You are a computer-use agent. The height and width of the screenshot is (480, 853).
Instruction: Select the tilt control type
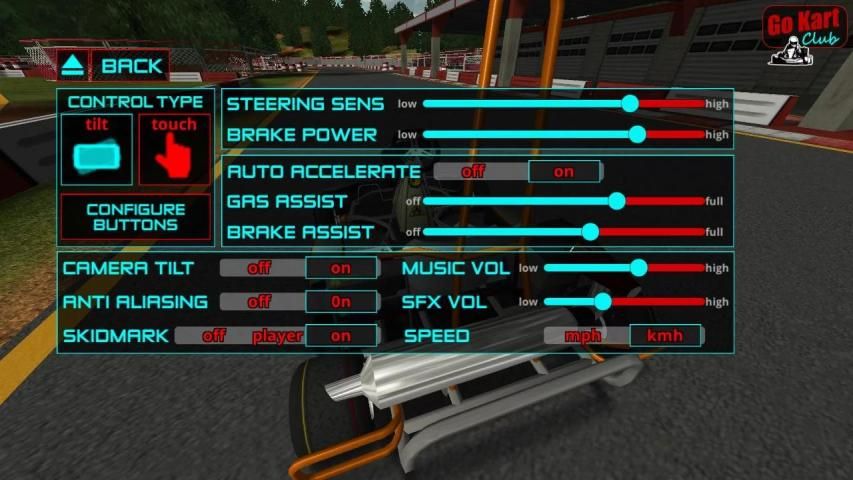(96, 150)
